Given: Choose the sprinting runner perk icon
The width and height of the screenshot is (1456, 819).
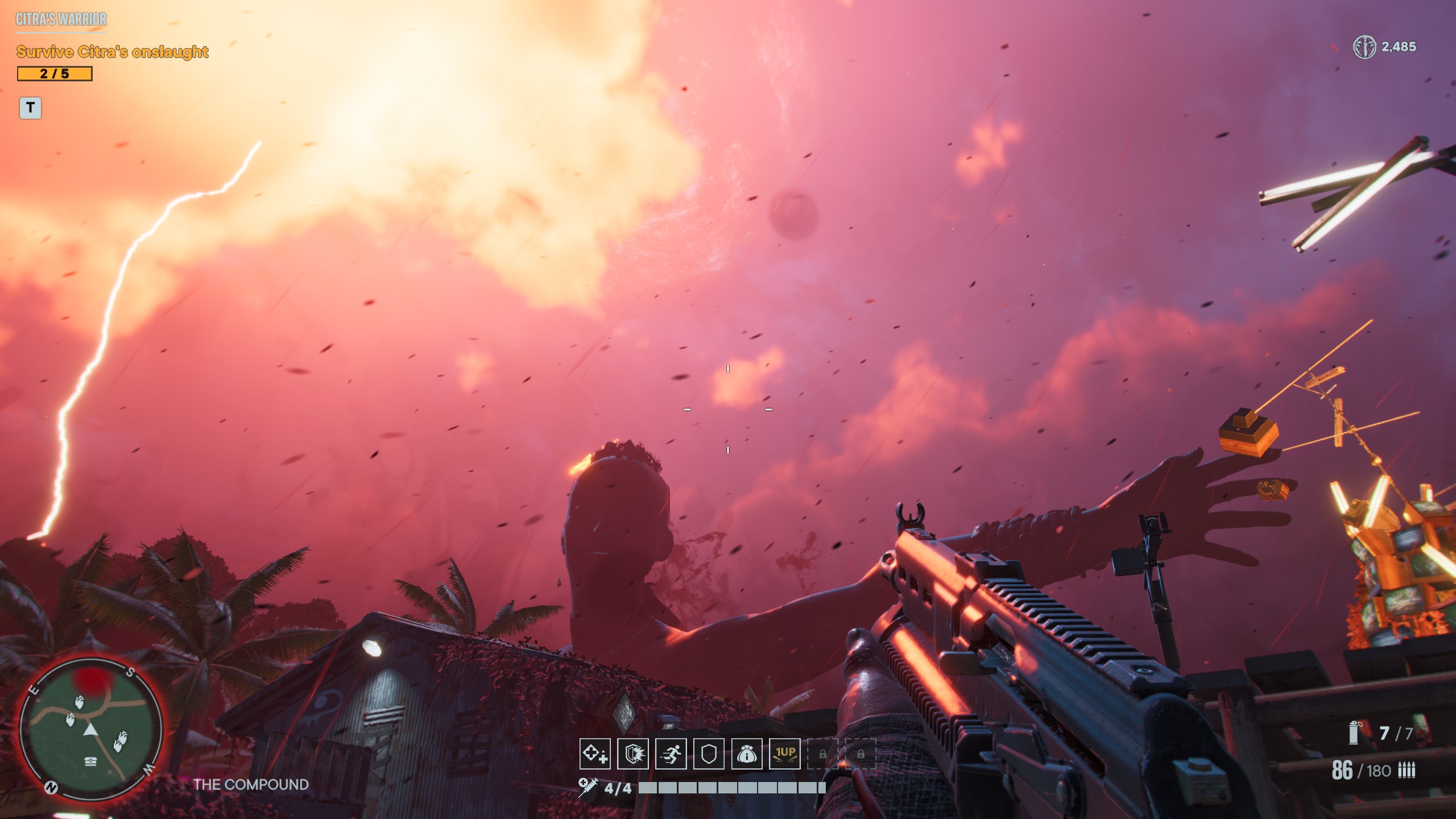Looking at the screenshot, I should (x=671, y=754).
